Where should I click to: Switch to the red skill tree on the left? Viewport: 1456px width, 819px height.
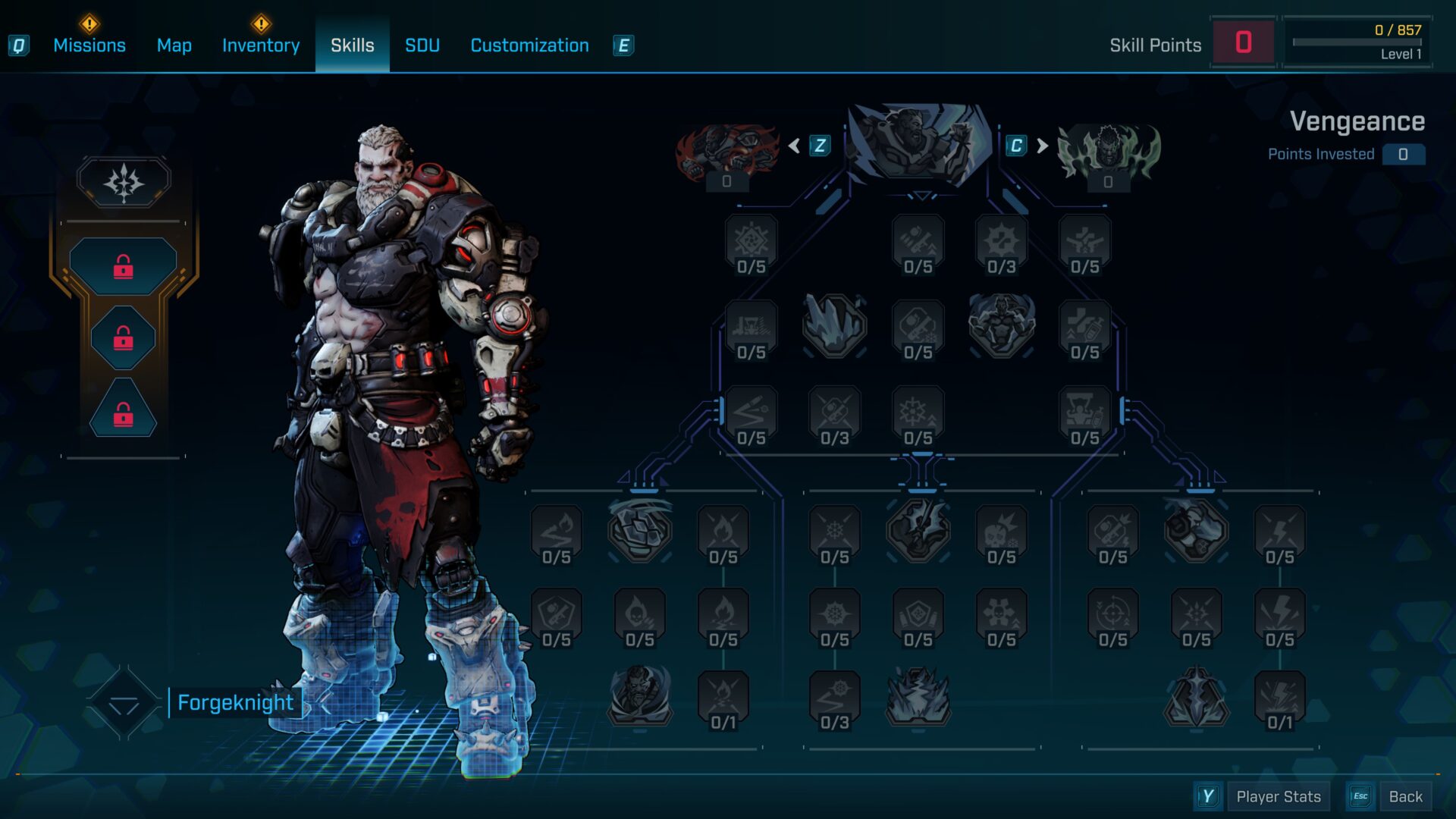(x=726, y=152)
